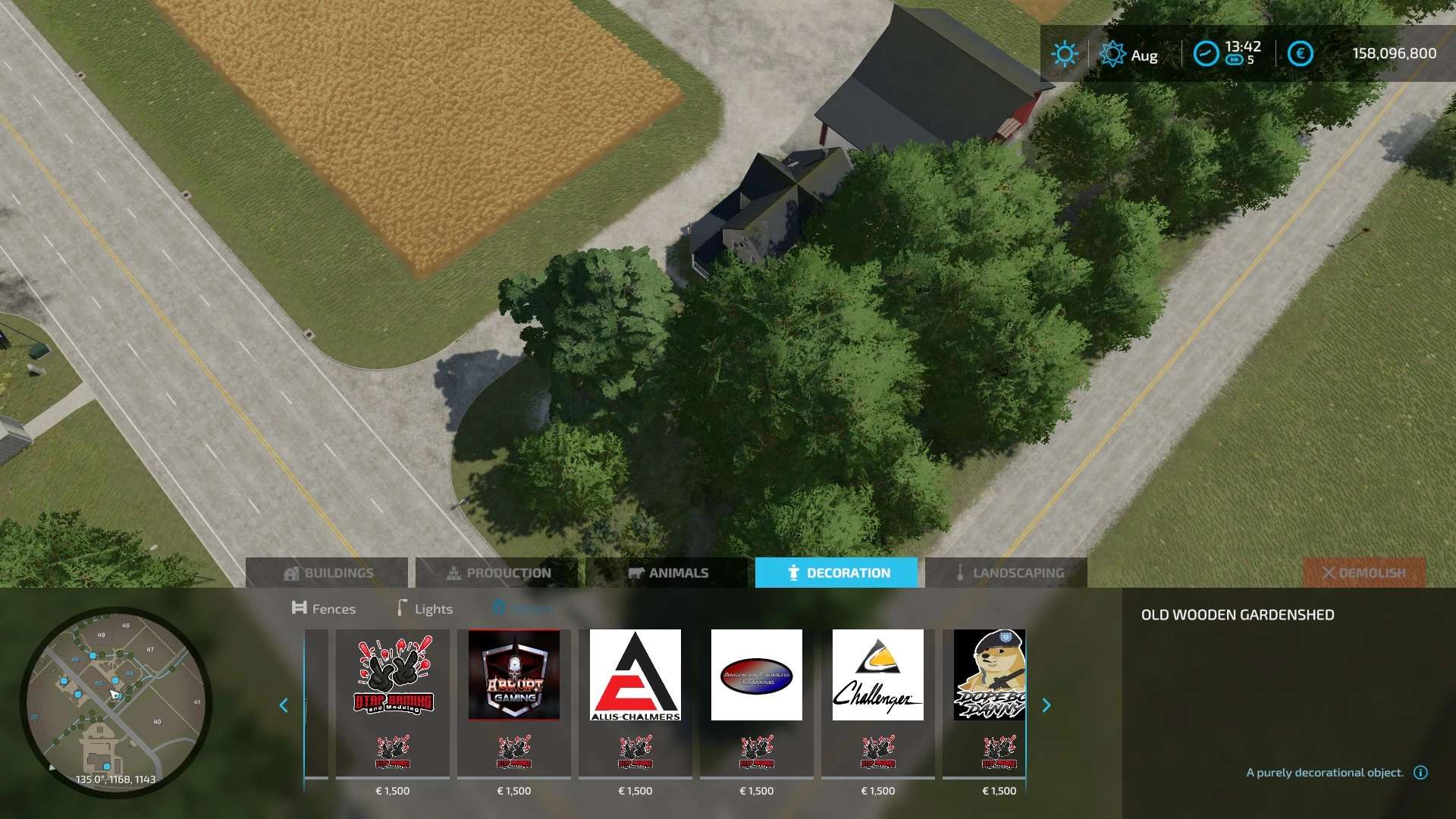Open the Production category tab
Screen dimensions: 1456x819
click(x=497, y=573)
